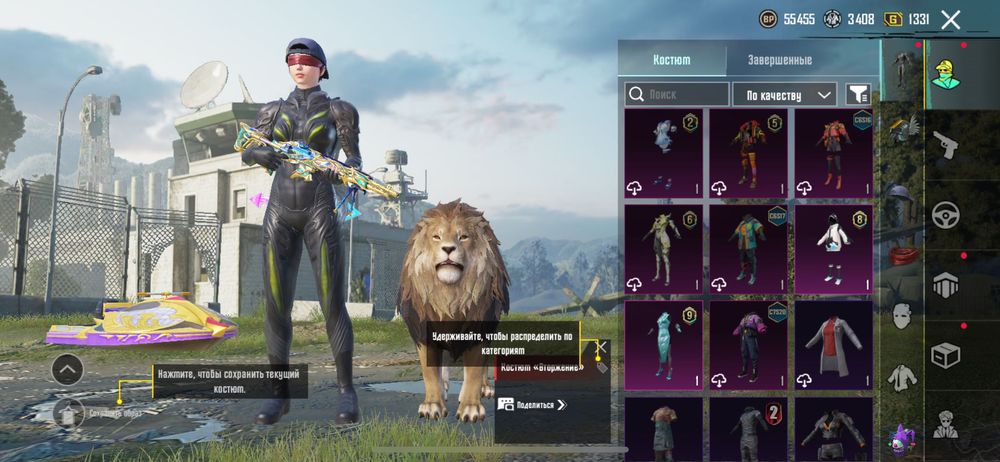Open the steering wheel vehicle category
This screenshot has height=462, width=1000.
pyautogui.click(x=944, y=215)
